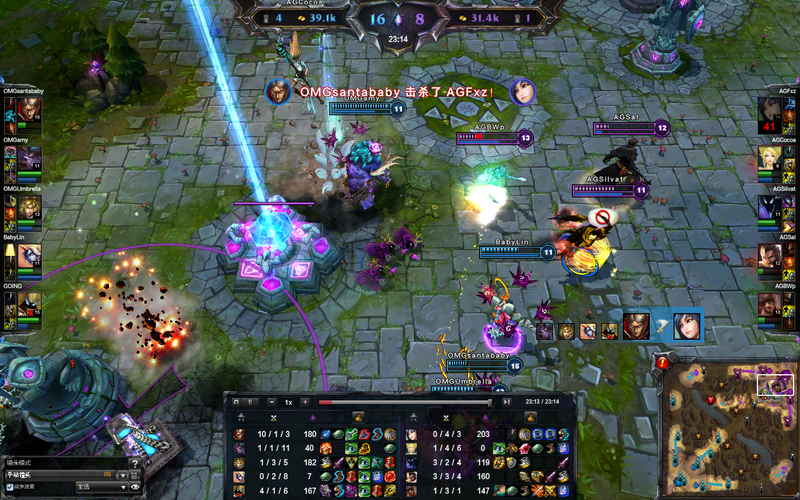The width and height of the screenshot is (800, 500).
Task: Open the camera mode help question mark
Action: coord(134,462)
